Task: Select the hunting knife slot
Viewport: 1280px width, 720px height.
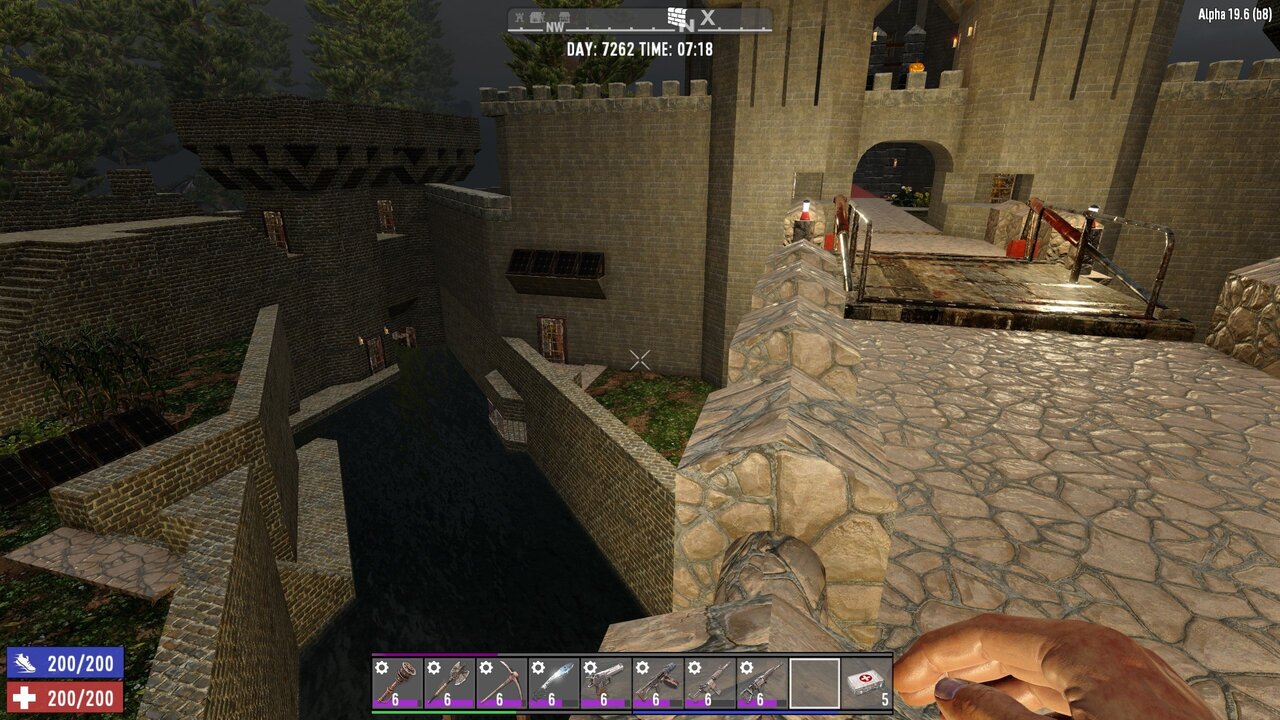Action: pos(554,683)
